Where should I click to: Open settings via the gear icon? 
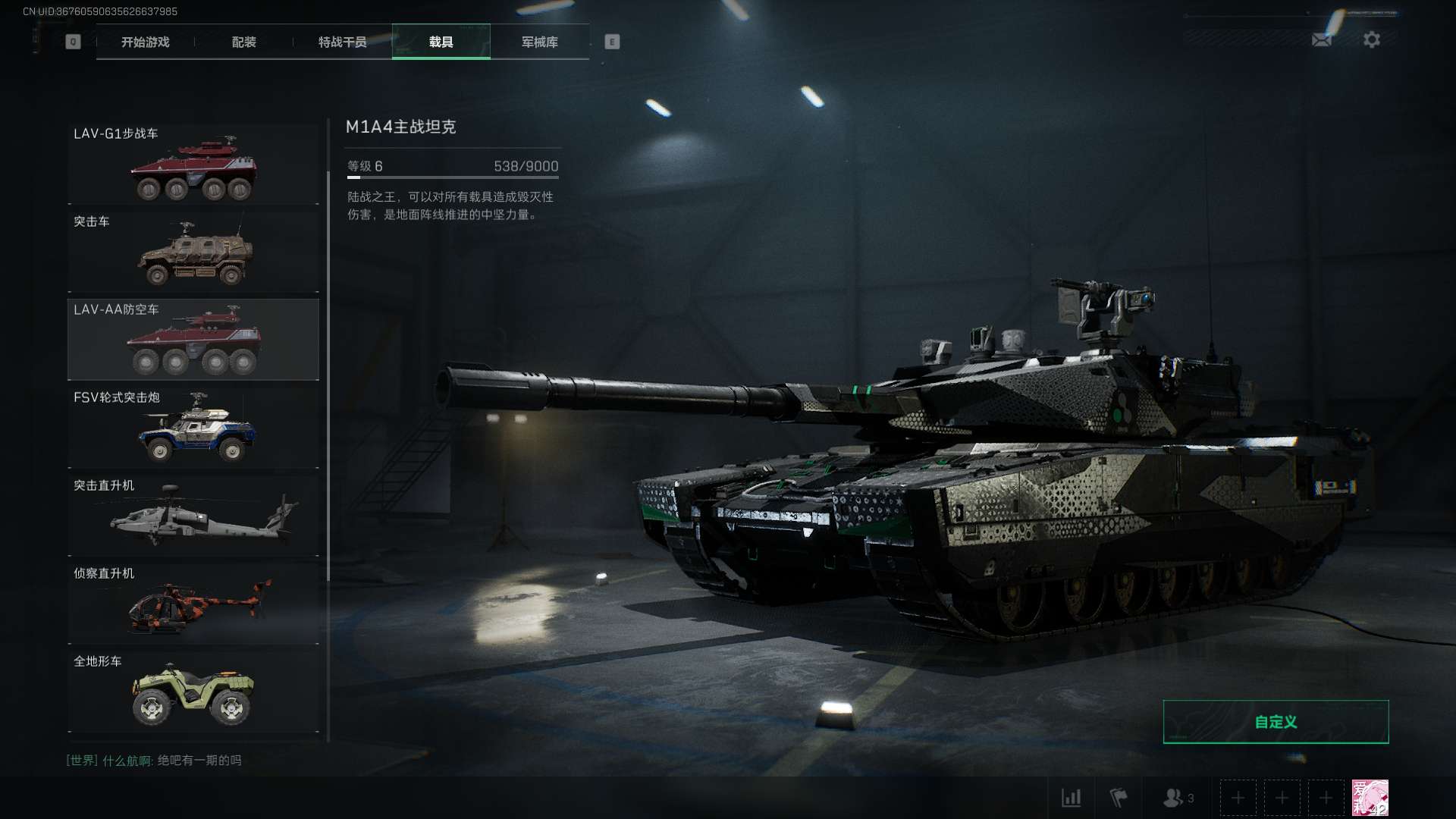(x=1372, y=39)
